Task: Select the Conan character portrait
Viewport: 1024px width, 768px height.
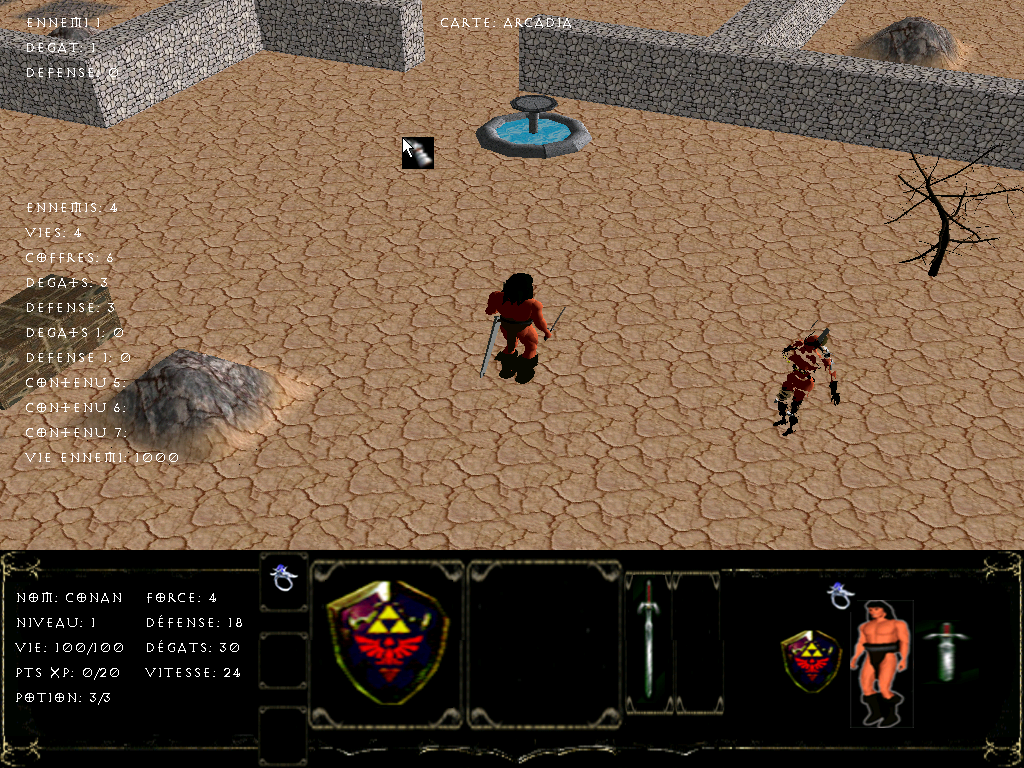Action: coord(881,662)
